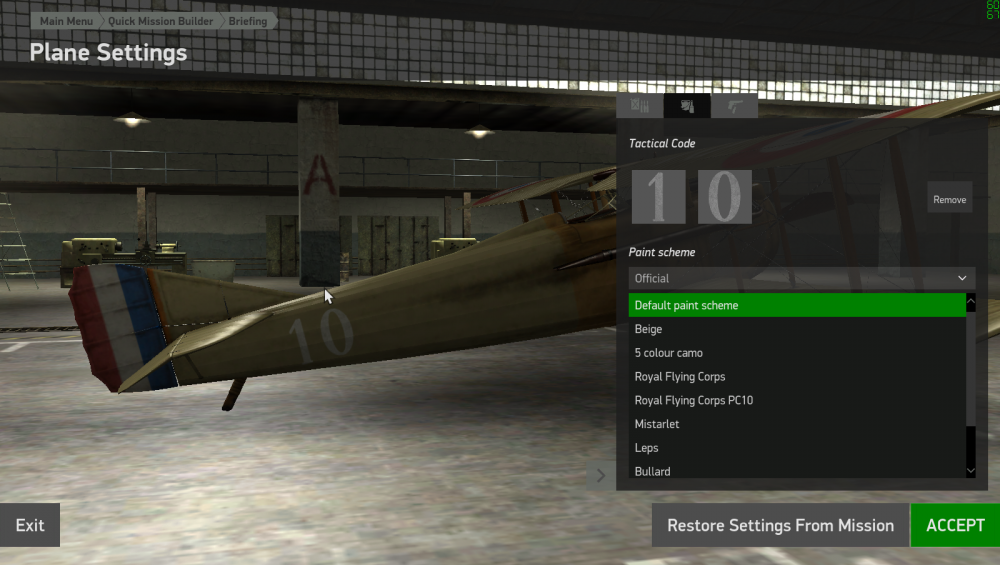Select Default paint scheme
This screenshot has width=1000, height=565.
797,305
